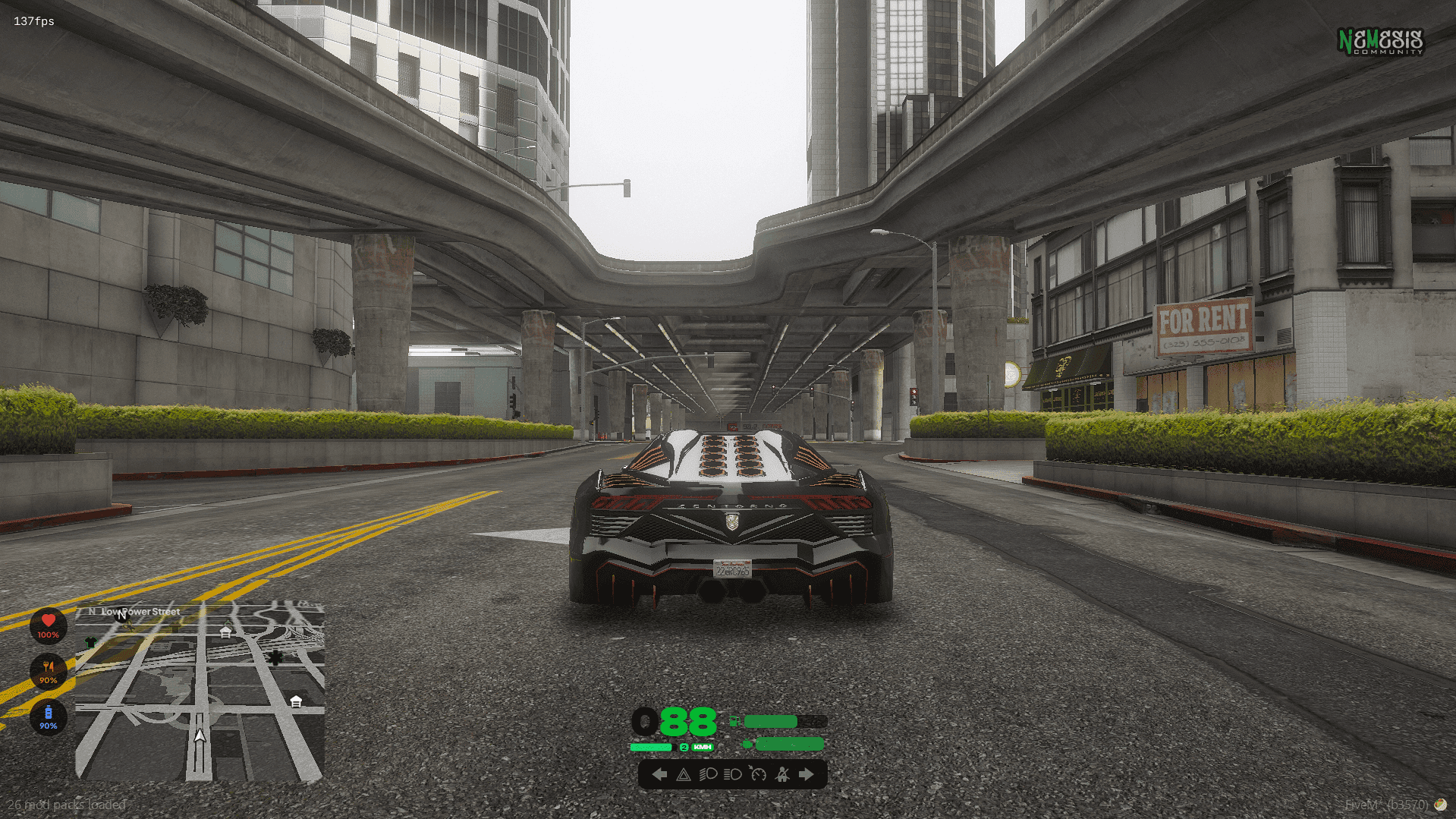Click the house icon on the minimap
This screenshot has height=819, width=1456.
point(225,631)
